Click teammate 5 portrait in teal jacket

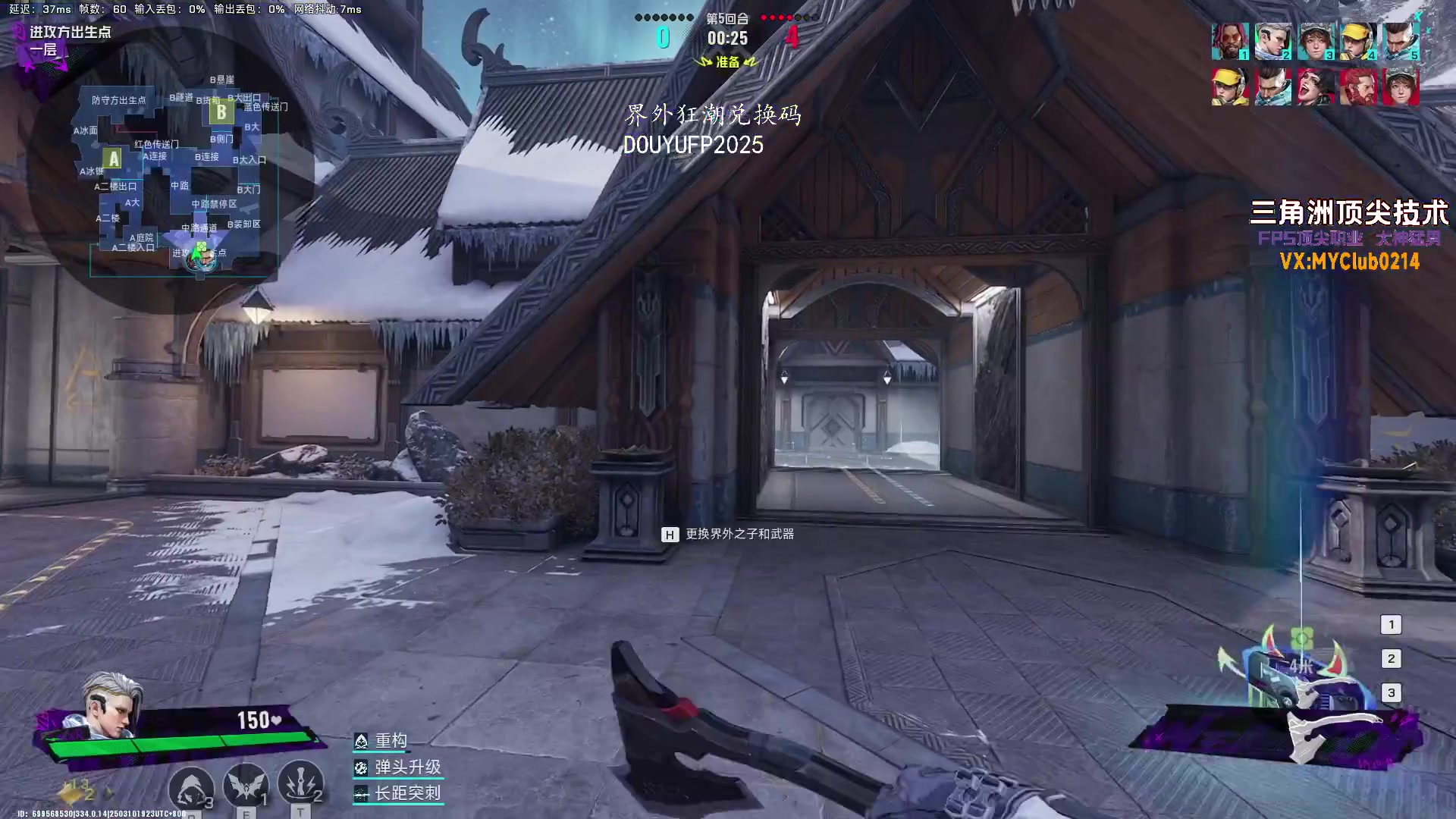click(1401, 41)
